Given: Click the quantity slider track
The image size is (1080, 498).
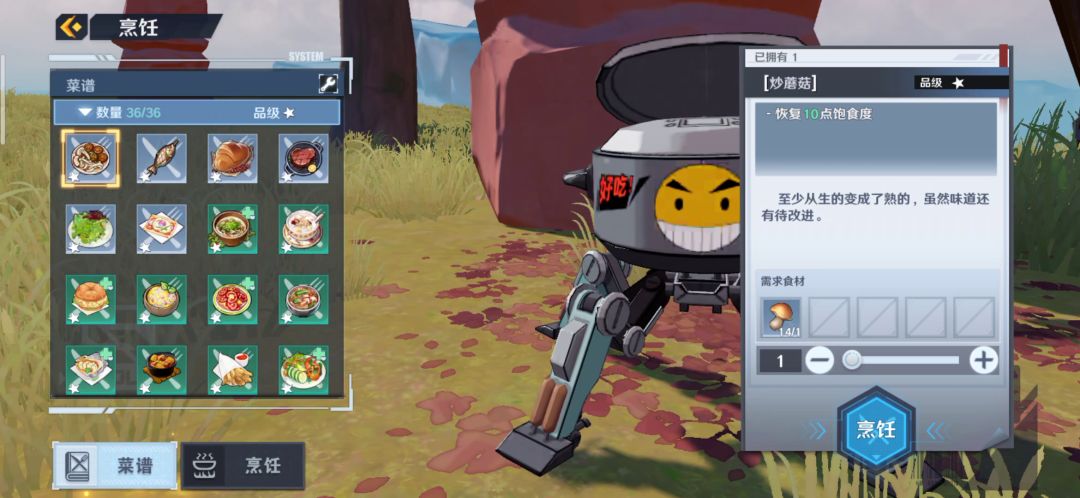Looking at the screenshot, I should pyautogui.click(x=902, y=360).
